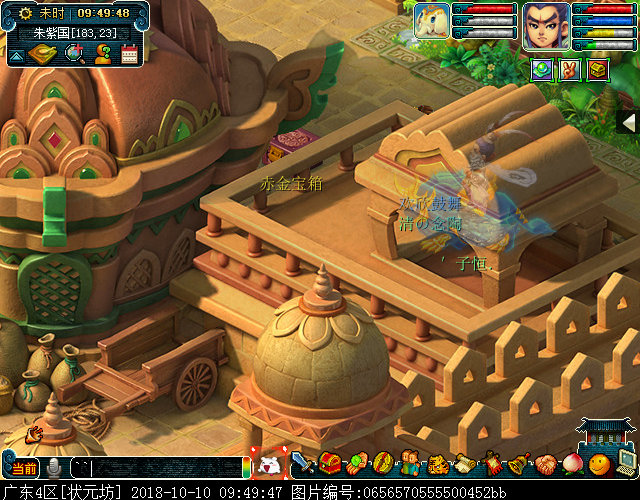
Task: Open the golden treasure chest icon
Action: pos(598,69)
